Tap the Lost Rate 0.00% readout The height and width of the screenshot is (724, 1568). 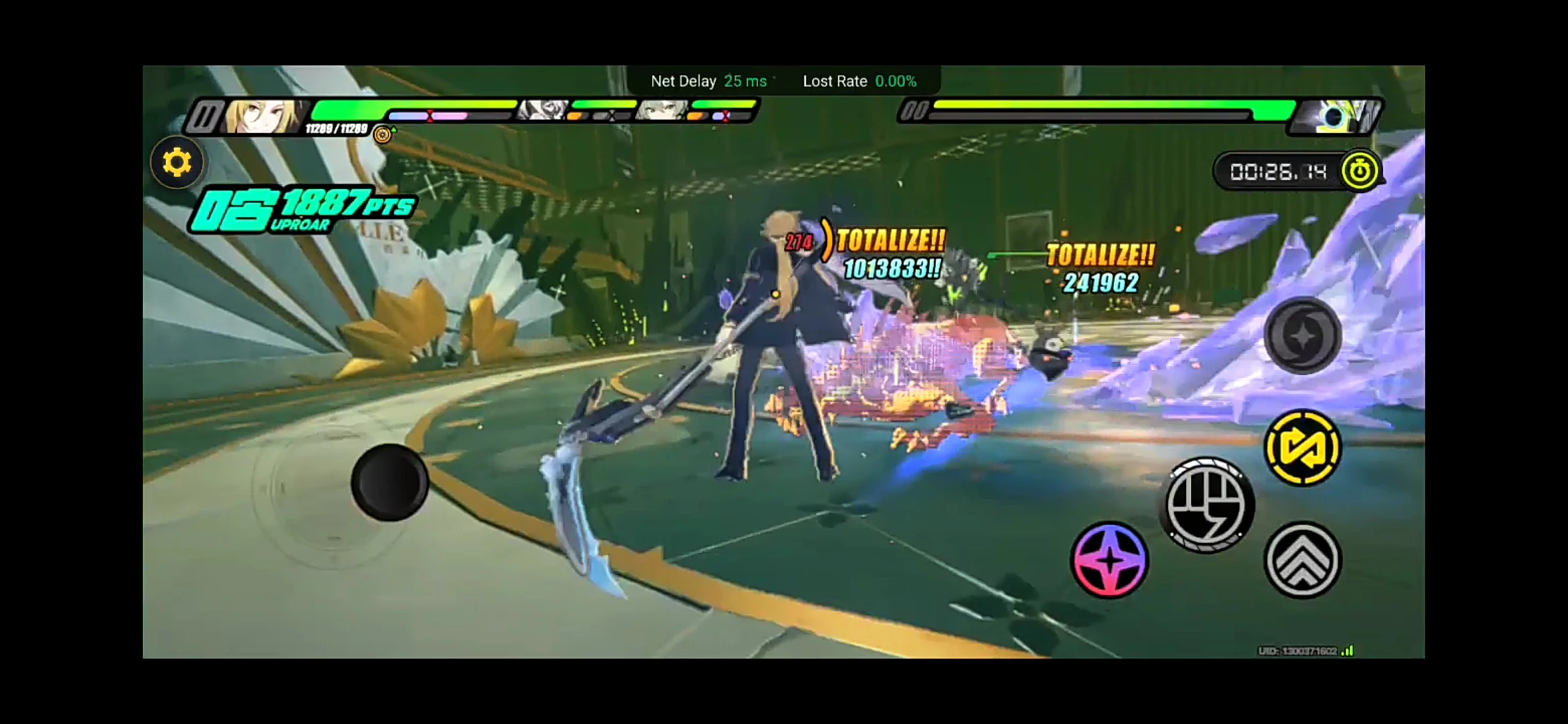click(859, 81)
